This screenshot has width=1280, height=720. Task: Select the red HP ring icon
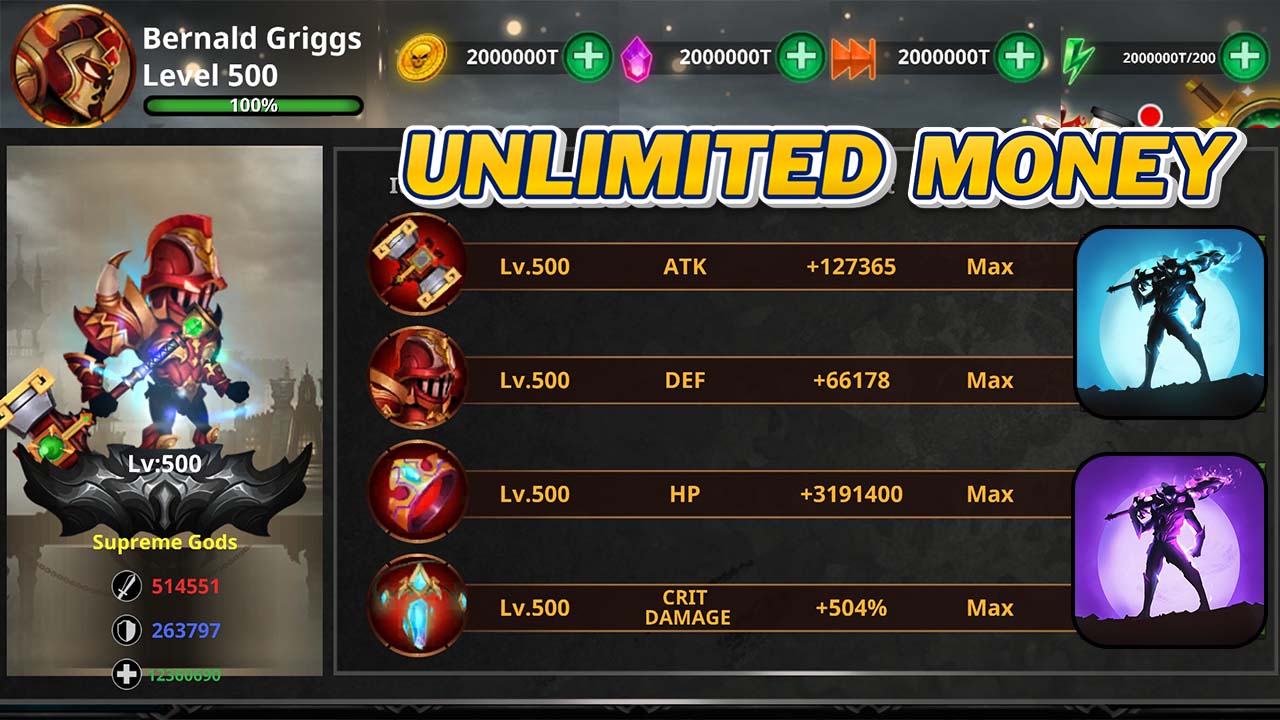coord(416,494)
